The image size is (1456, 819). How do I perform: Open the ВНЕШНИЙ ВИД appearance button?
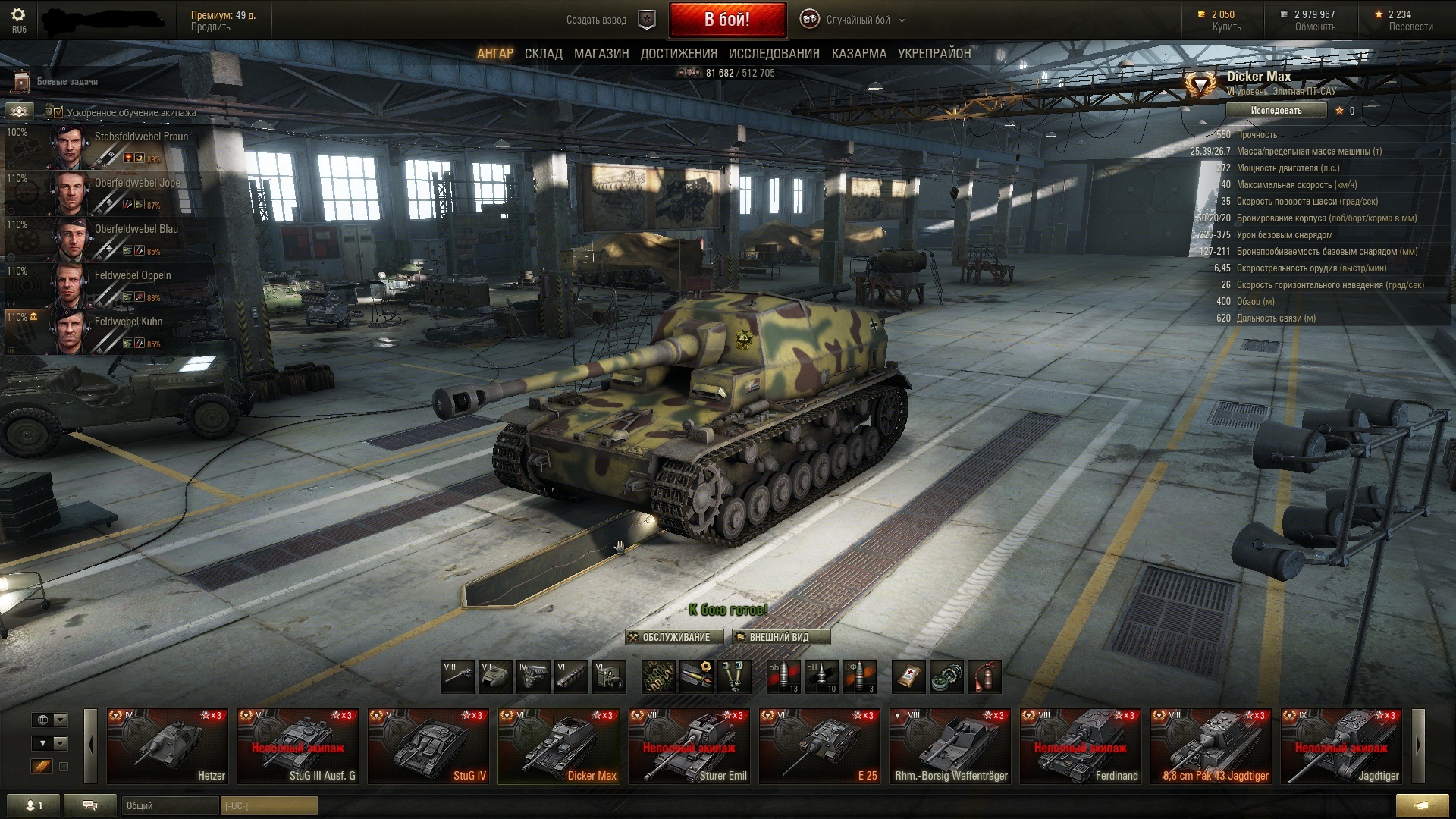pos(780,637)
